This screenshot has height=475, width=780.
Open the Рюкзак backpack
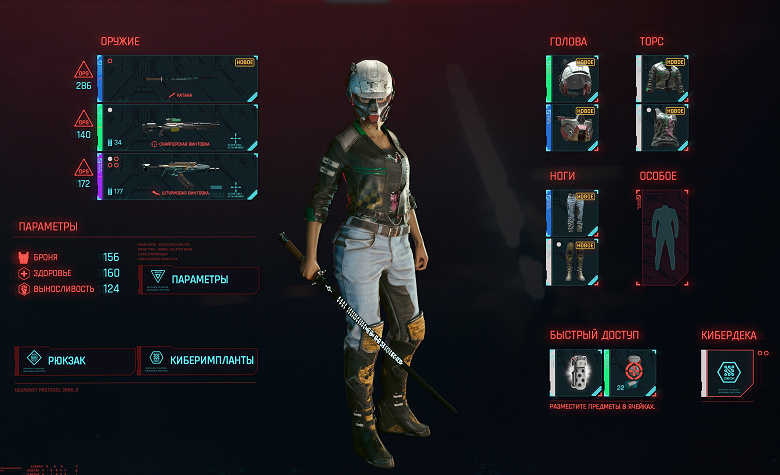point(74,360)
